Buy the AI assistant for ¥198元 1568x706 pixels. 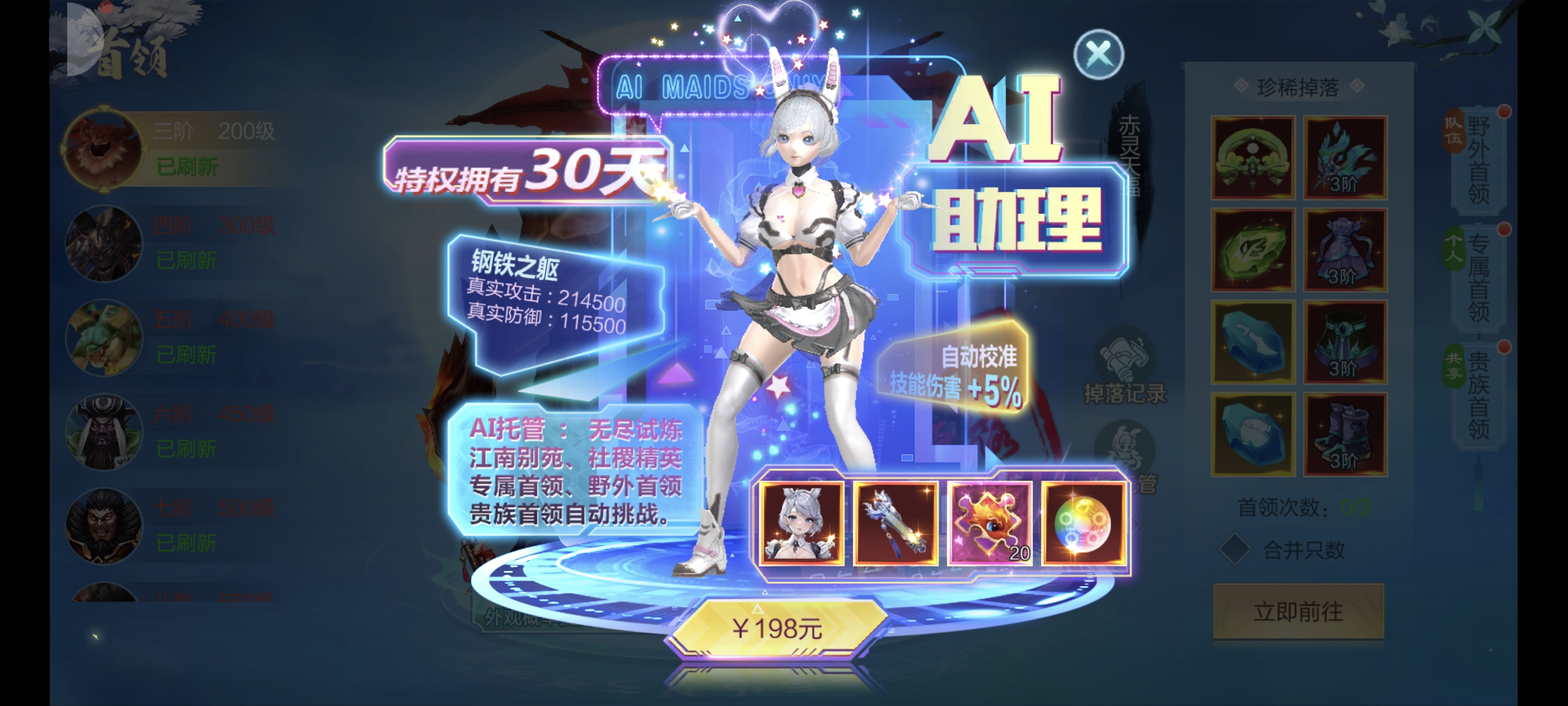click(x=777, y=628)
